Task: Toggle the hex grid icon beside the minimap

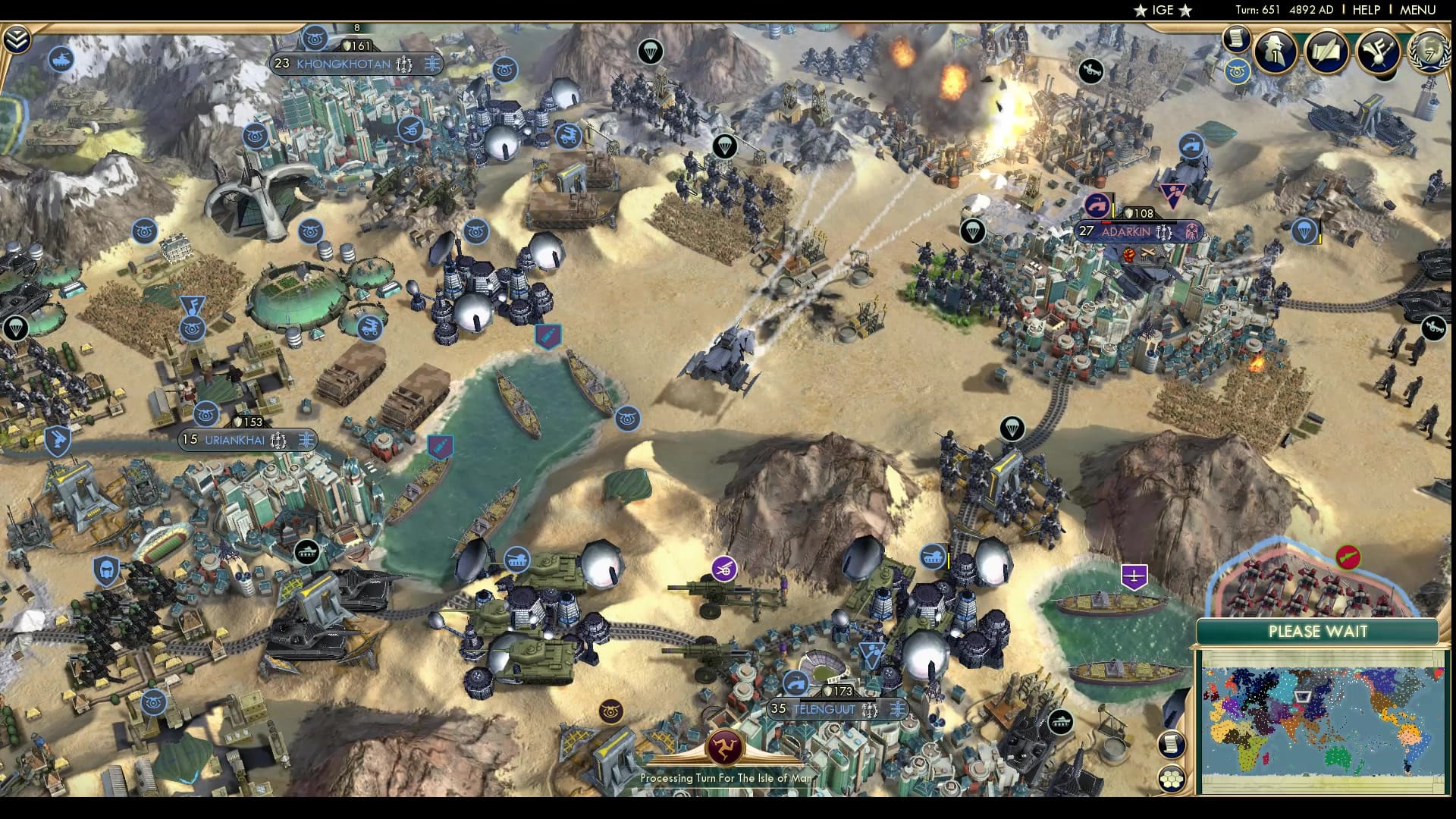Action: pyautogui.click(x=1171, y=778)
